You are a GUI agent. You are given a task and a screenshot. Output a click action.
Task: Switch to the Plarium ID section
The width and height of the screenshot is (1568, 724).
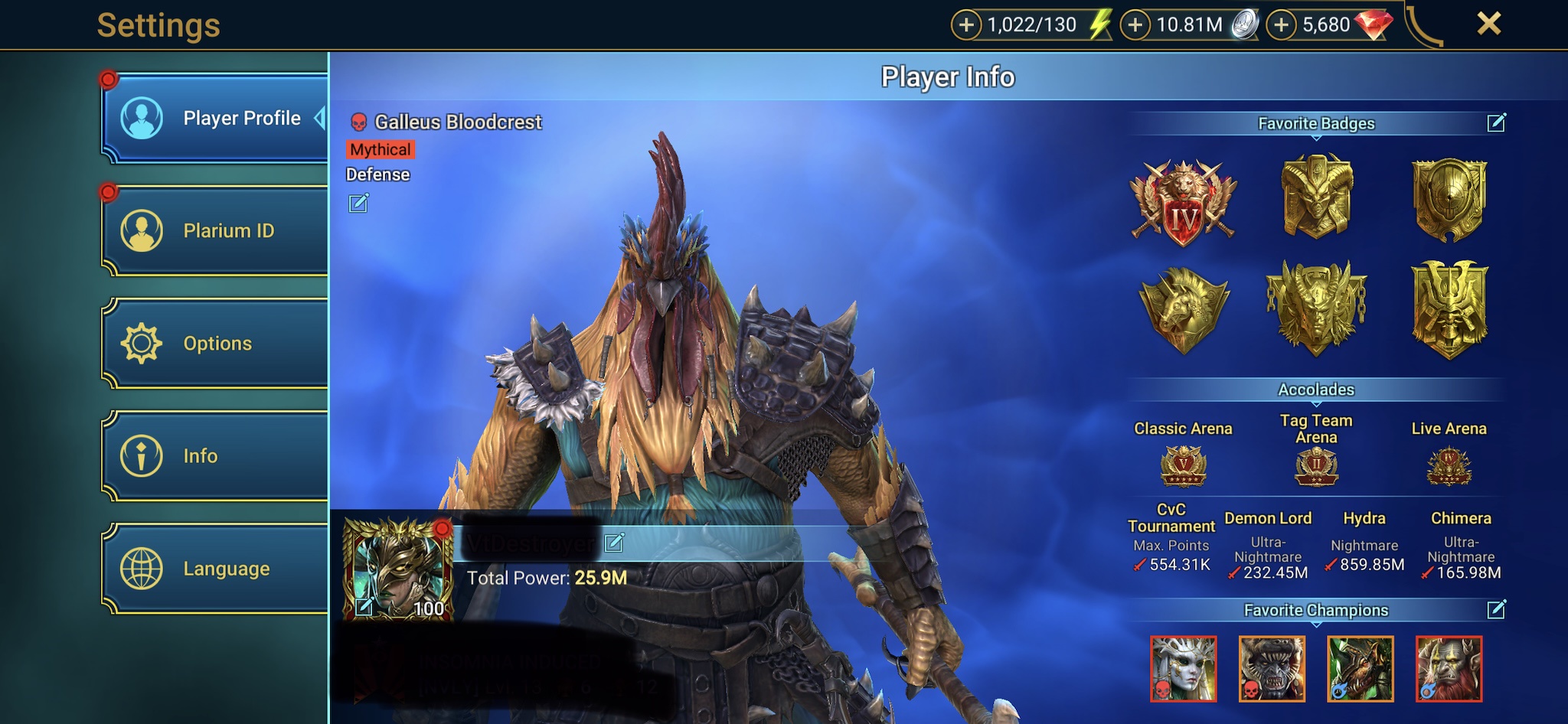[216, 230]
